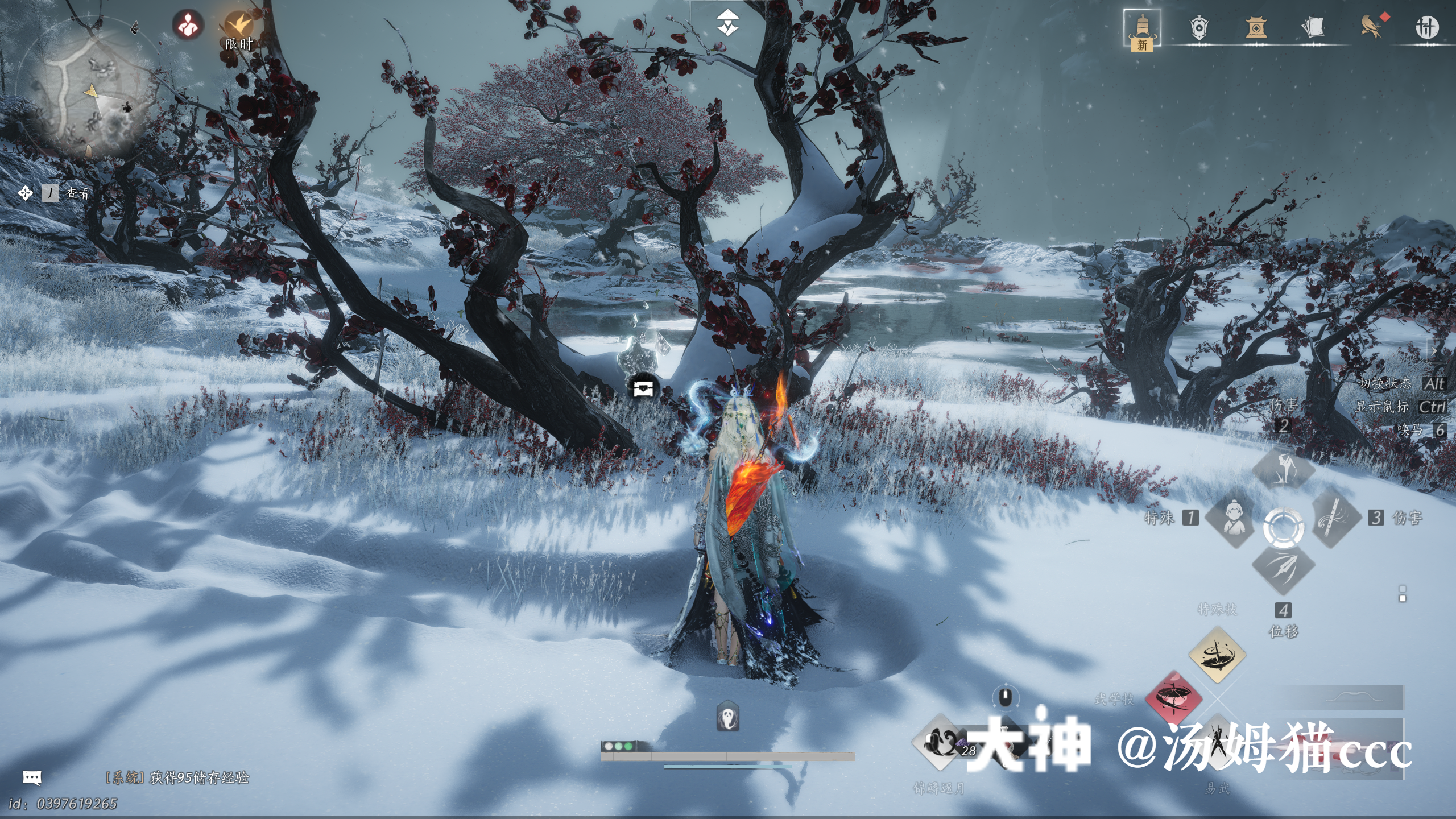Activate the kicking figure skill in slot 2

[1284, 469]
